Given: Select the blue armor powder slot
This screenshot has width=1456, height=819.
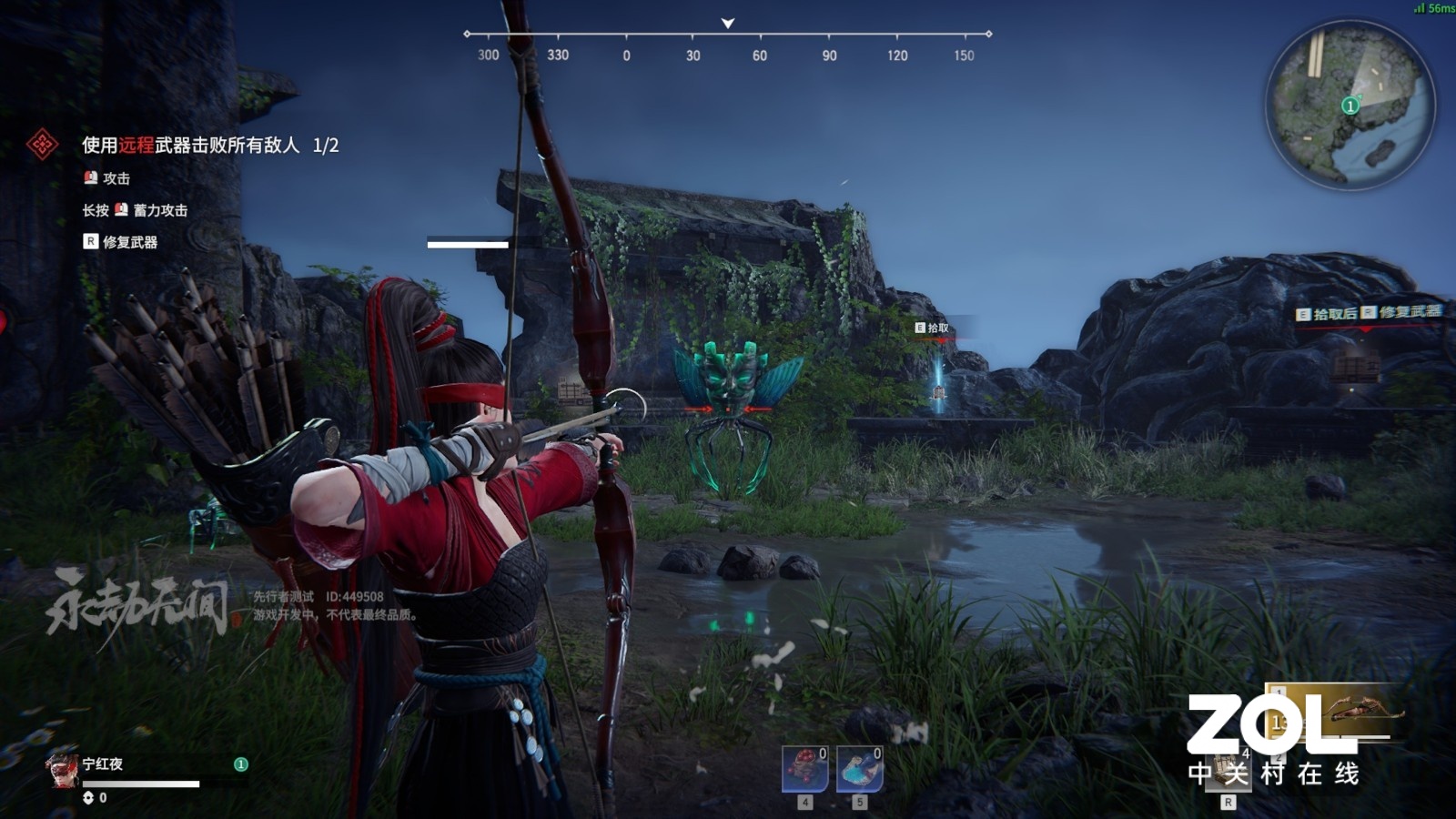Looking at the screenshot, I should point(859,769).
